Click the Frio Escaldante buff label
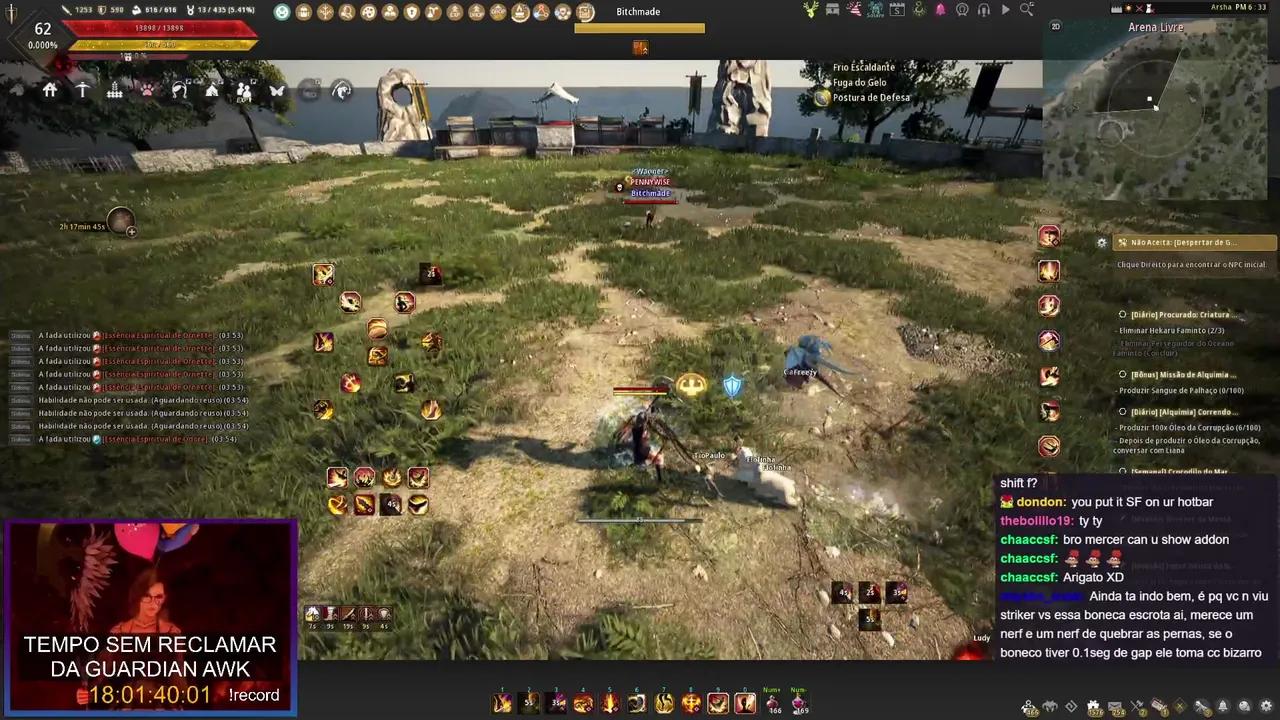Image resolution: width=1280 pixels, height=720 pixels. [864, 67]
